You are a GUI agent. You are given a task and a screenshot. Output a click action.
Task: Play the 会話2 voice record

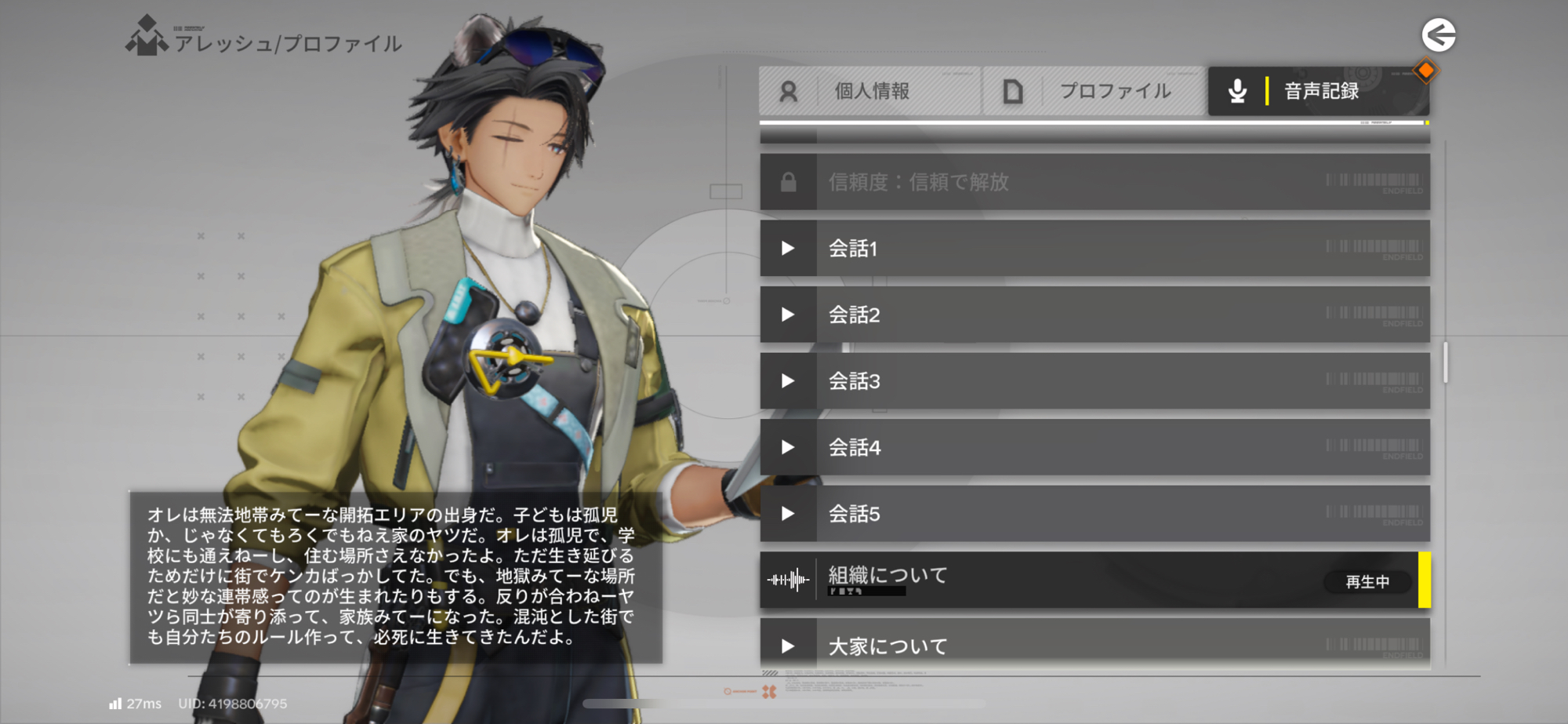click(1094, 315)
